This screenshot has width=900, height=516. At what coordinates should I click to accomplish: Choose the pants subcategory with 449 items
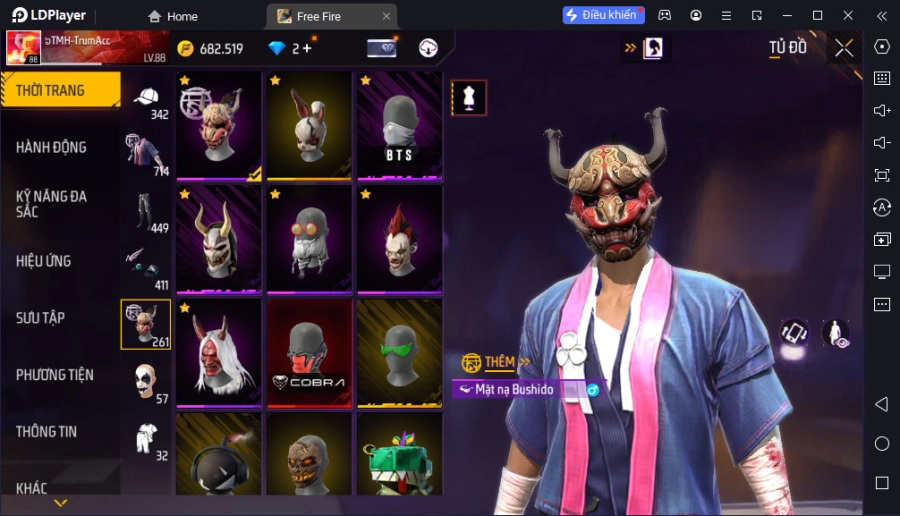click(146, 213)
